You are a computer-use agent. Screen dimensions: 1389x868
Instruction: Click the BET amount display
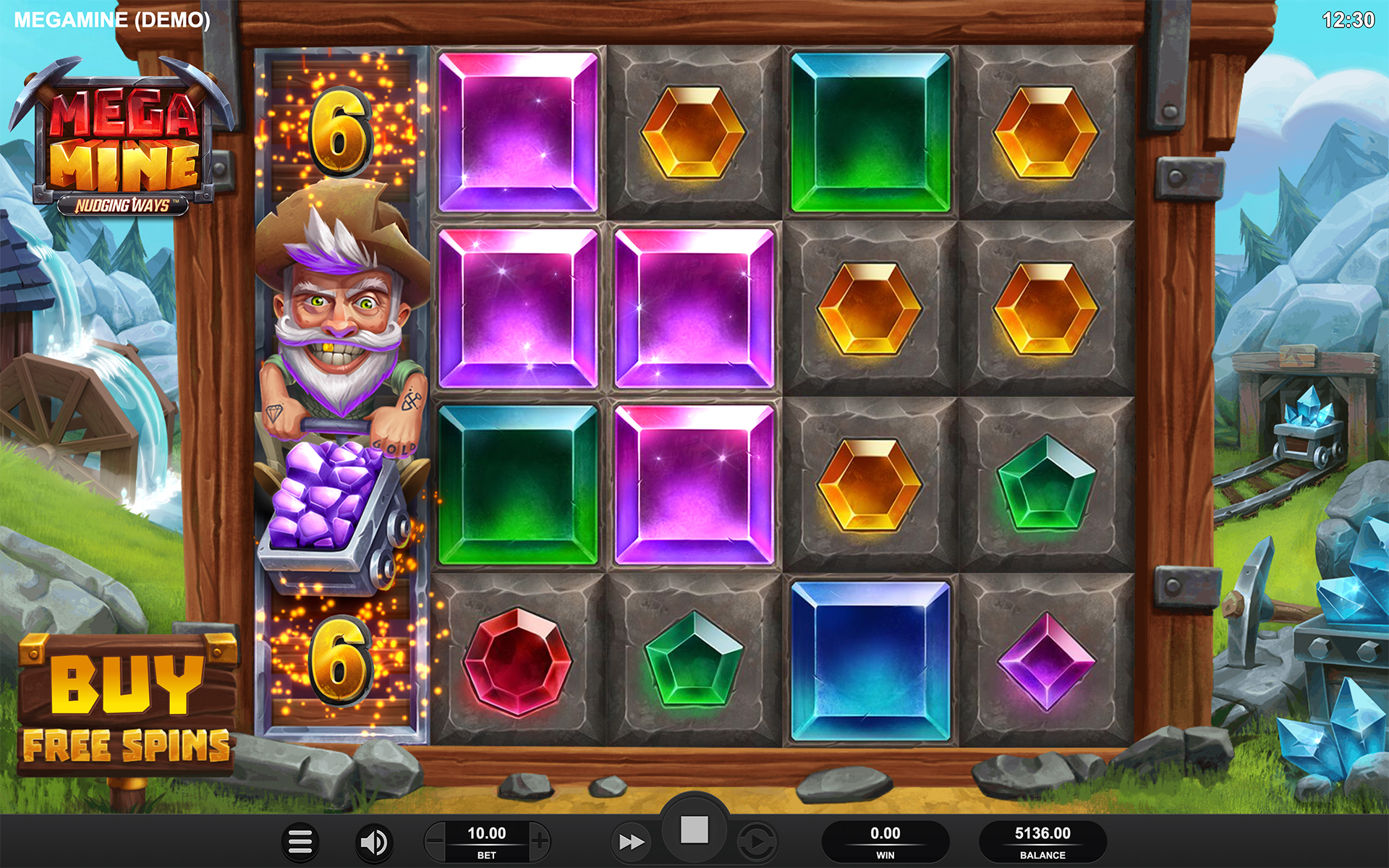coord(486,841)
